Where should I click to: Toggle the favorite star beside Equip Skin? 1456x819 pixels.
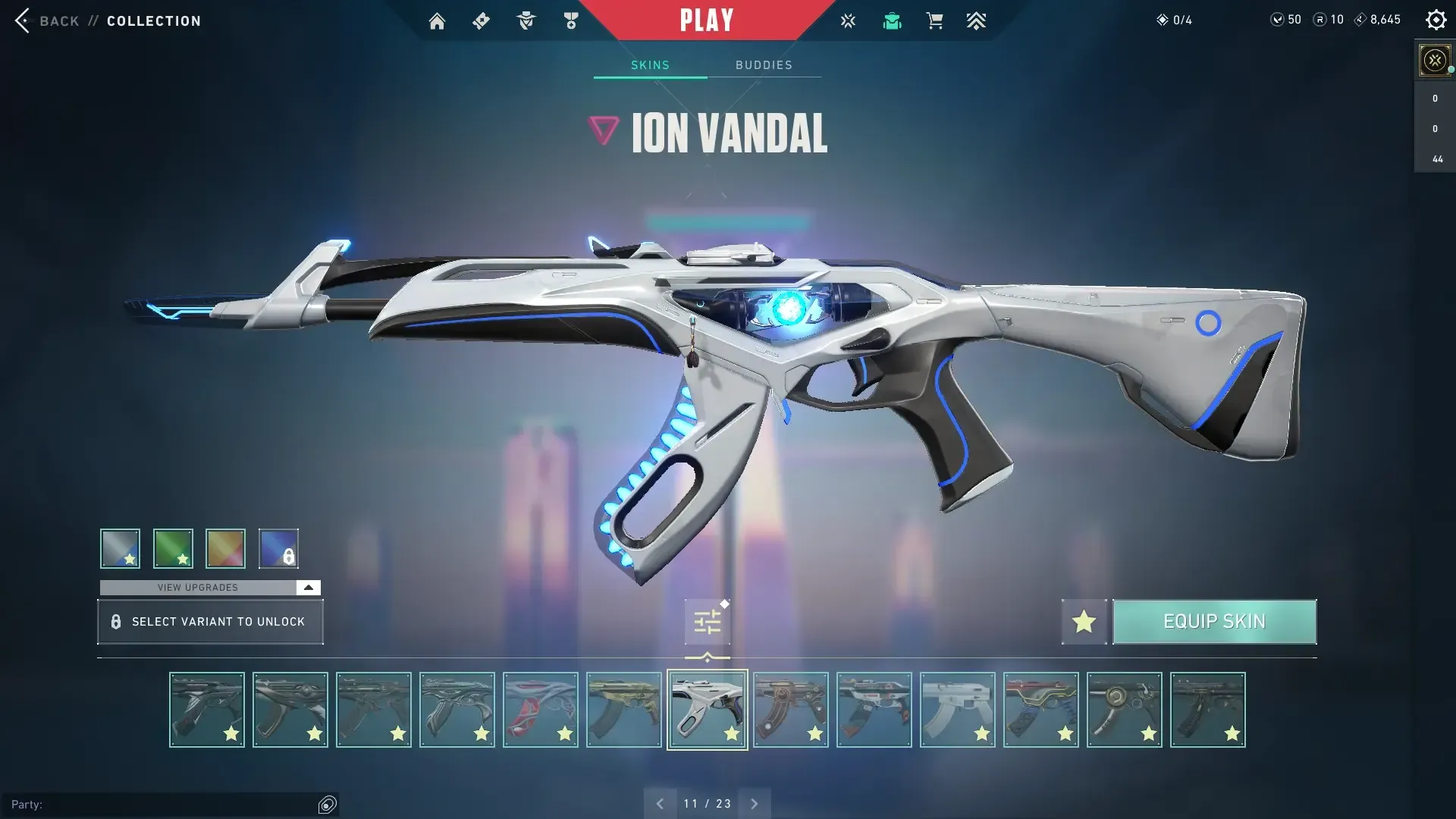coord(1083,621)
